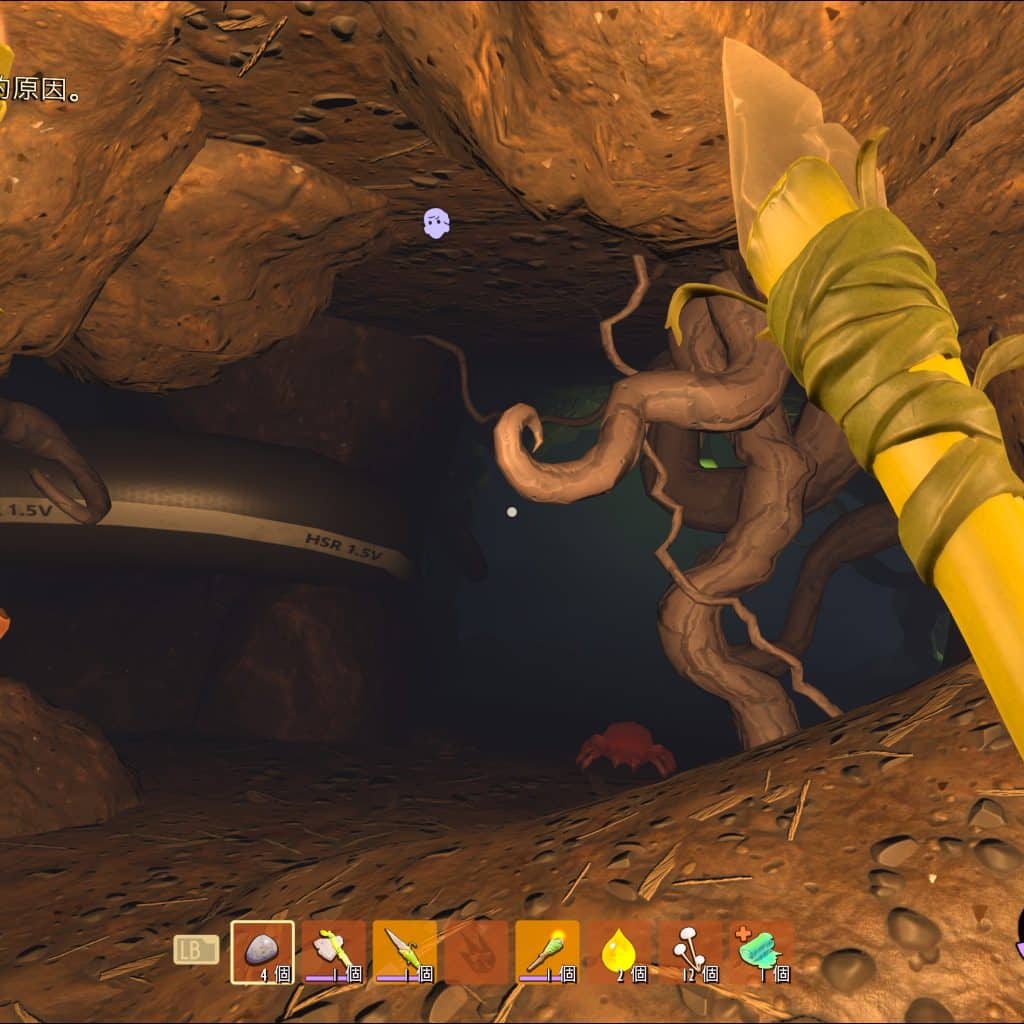Image resolution: width=1024 pixels, height=1024 pixels.
Task: Pick the white mushroom stack slot
Action: point(689,951)
